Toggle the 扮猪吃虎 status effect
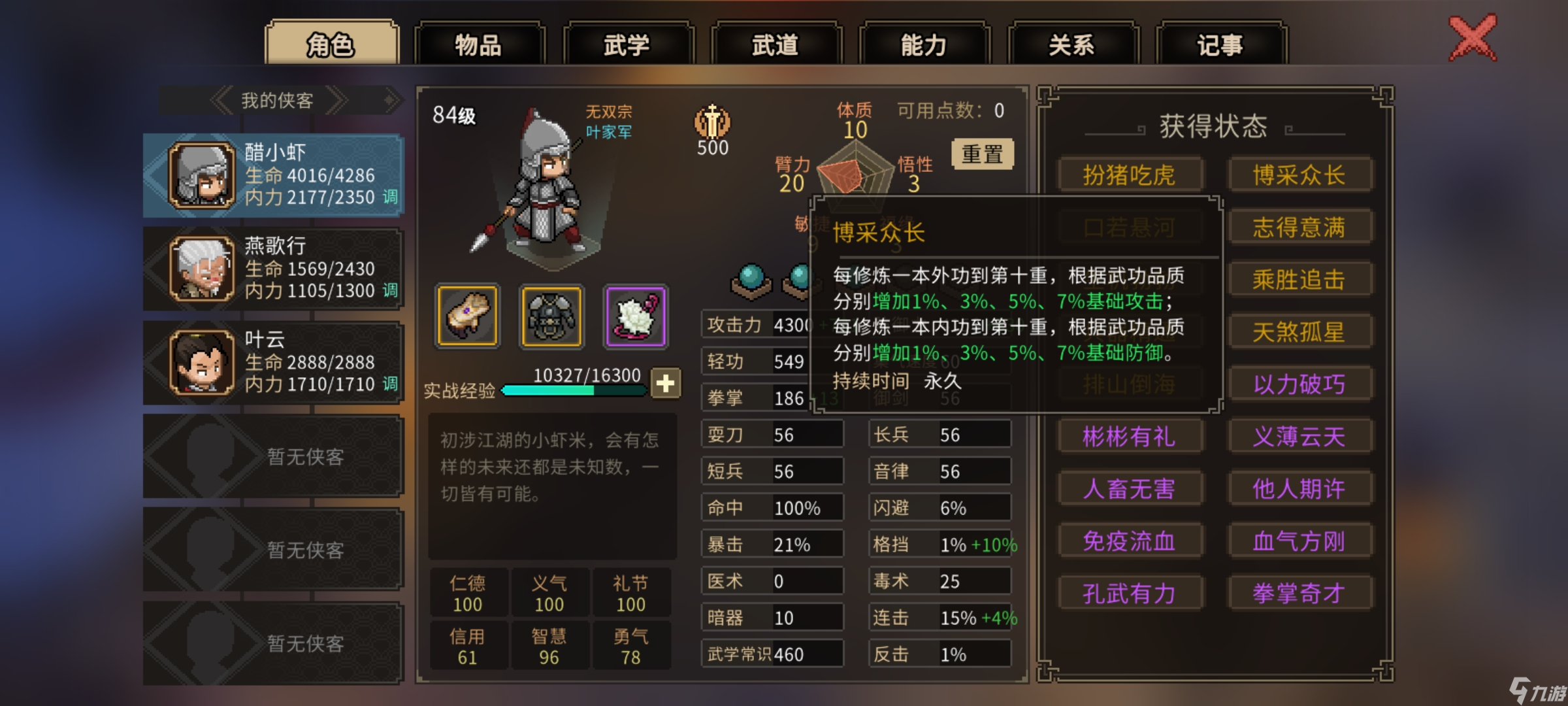The height and width of the screenshot is (706, 1568). click(1130, 175)
